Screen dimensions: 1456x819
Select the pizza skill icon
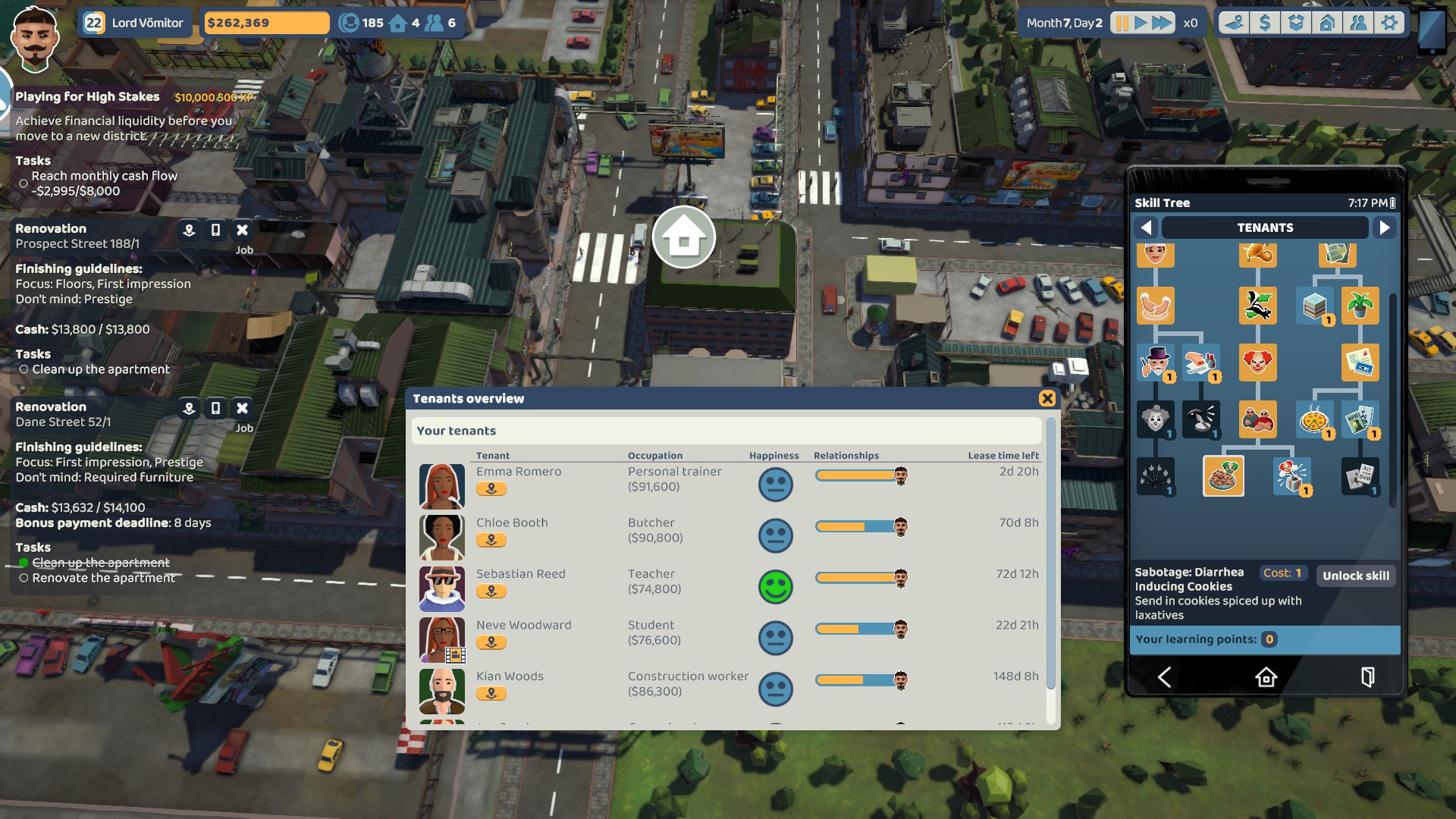point(1314,419)
